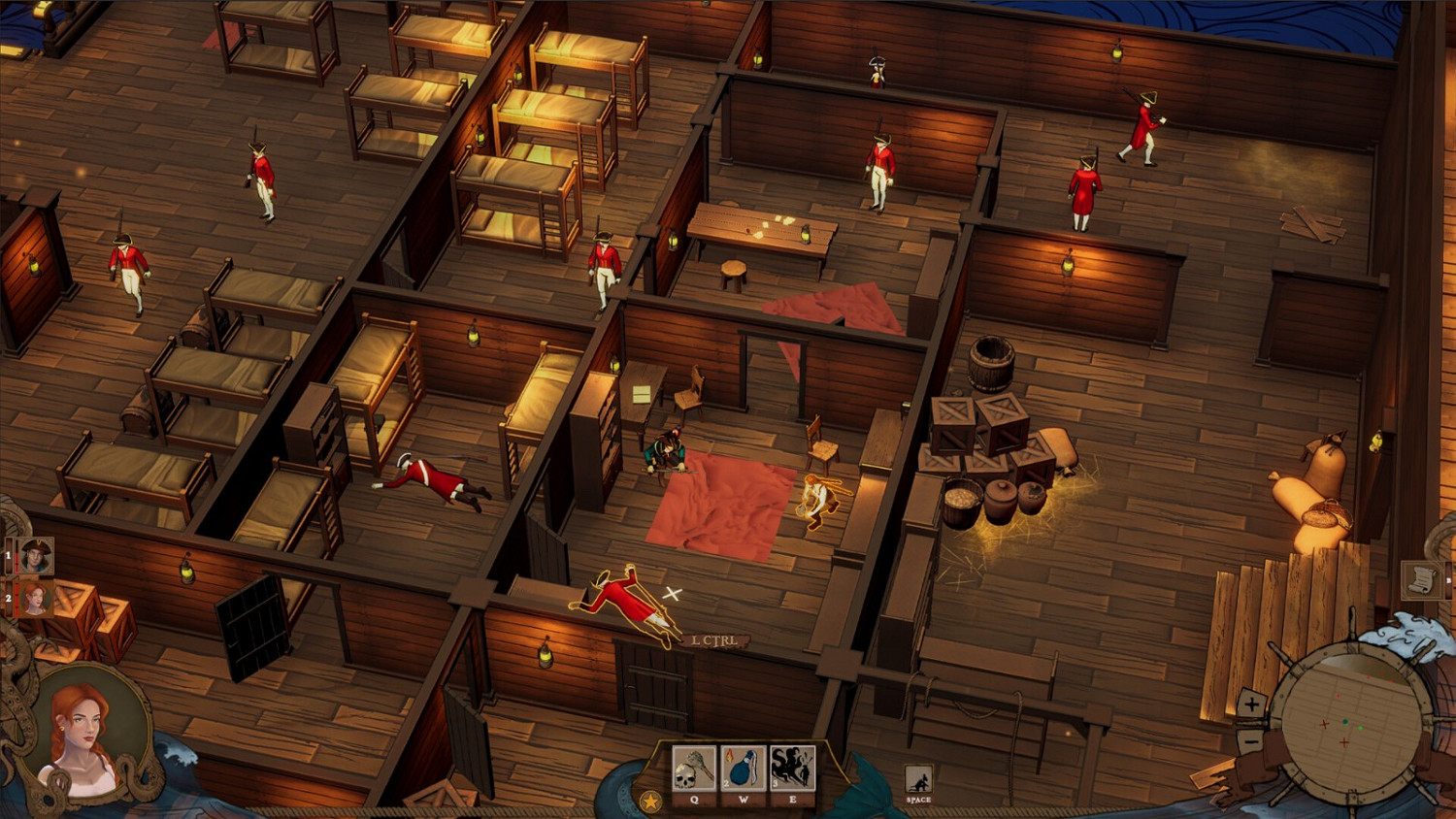Screen dimensions: 1456x819
Task: Open the scroll objectives log
Action: pyautogui.click(x=1422, y=579)
